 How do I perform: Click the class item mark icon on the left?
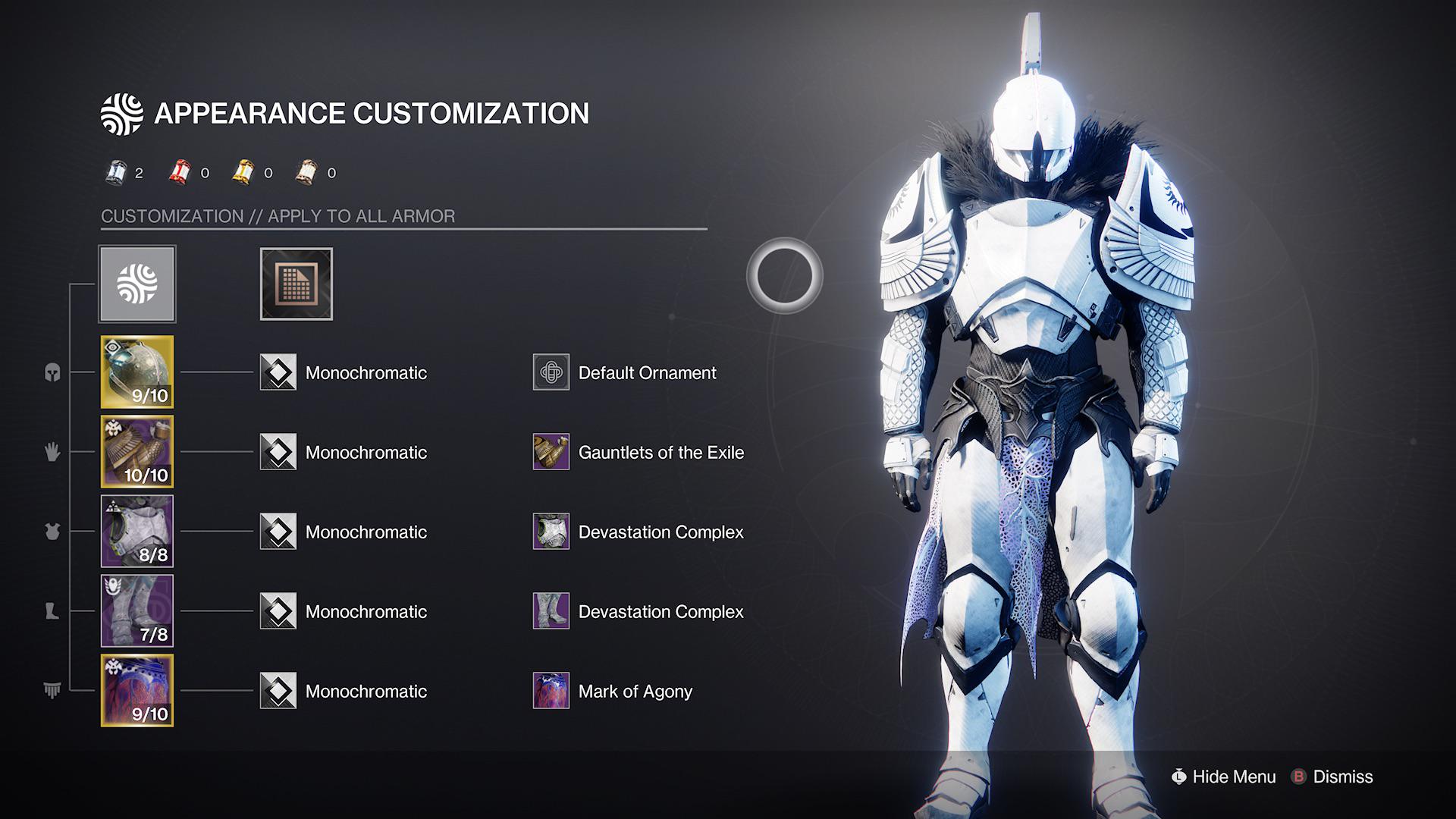pyautogui.click(x=51, y=691)
